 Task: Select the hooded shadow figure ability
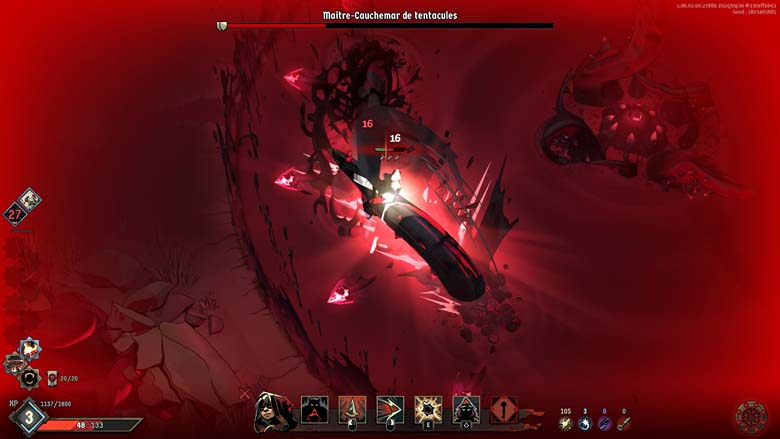click(x=466, y=409)
